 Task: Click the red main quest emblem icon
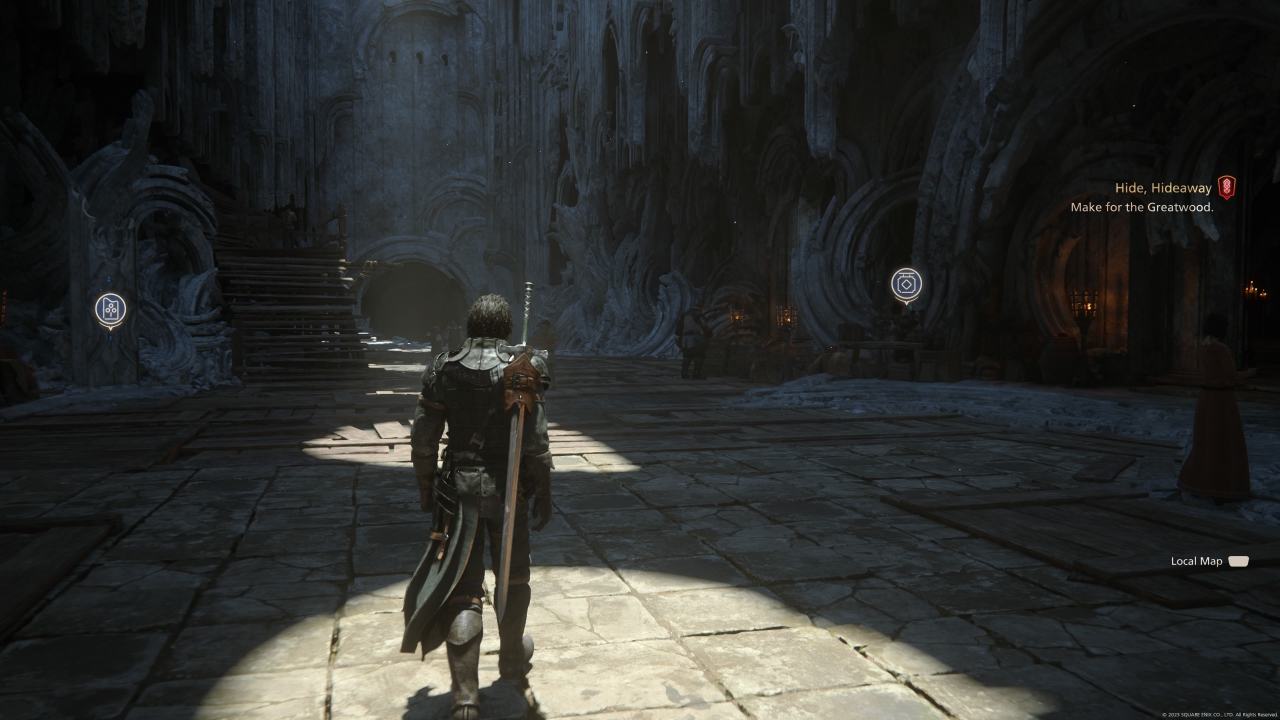click(1226, 187)
